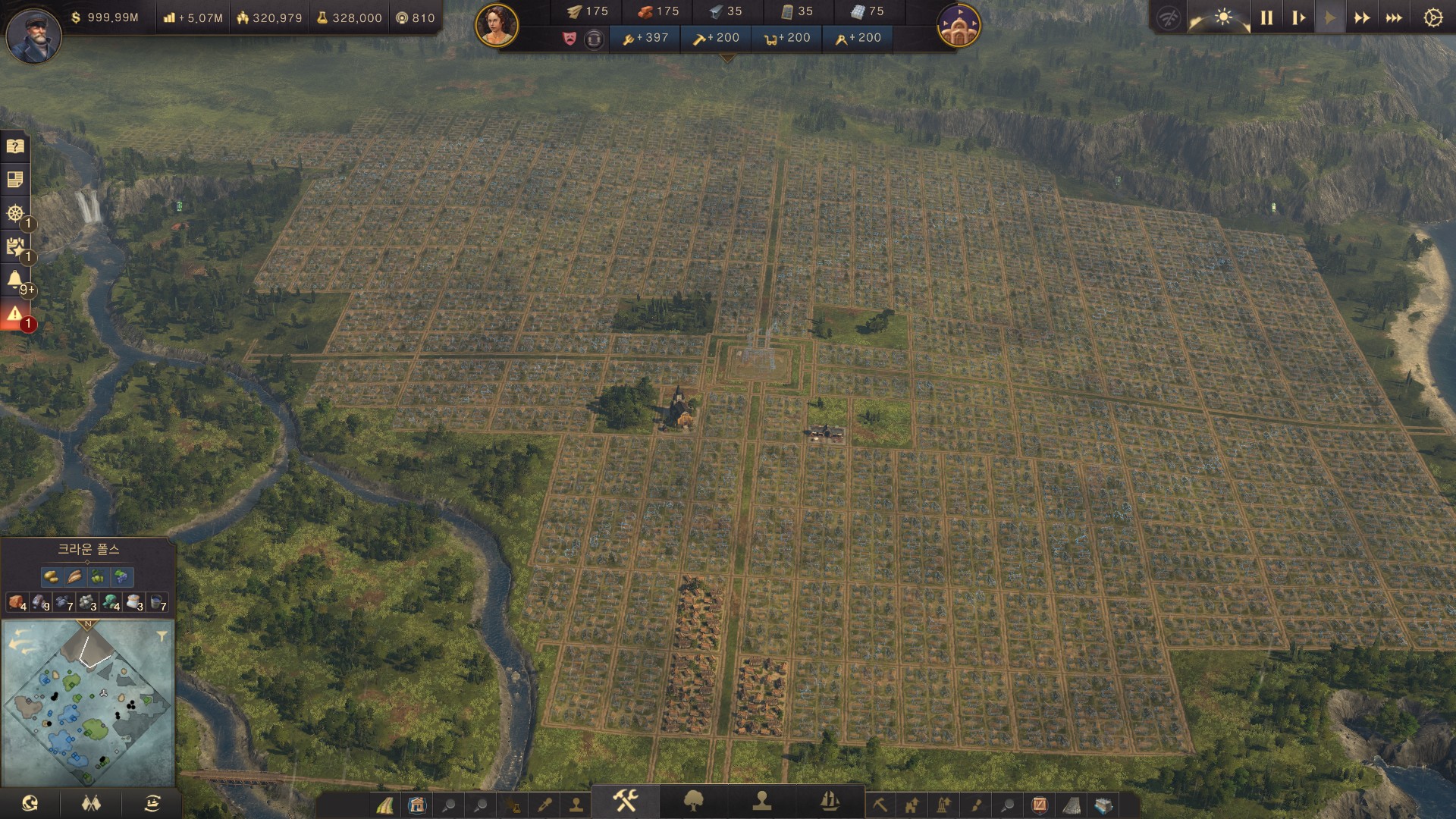Toggle the day-night sun cycle
The image size is (1456, 819).
click(x=1222, y=17)
